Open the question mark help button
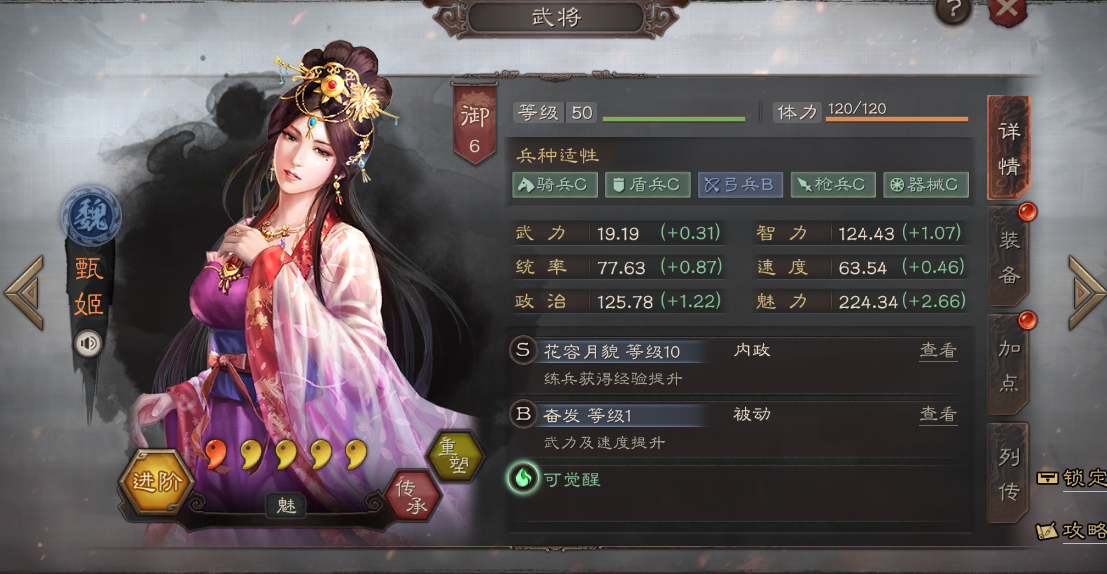This screenshot has width=1107, height=574. pos(954,11)
